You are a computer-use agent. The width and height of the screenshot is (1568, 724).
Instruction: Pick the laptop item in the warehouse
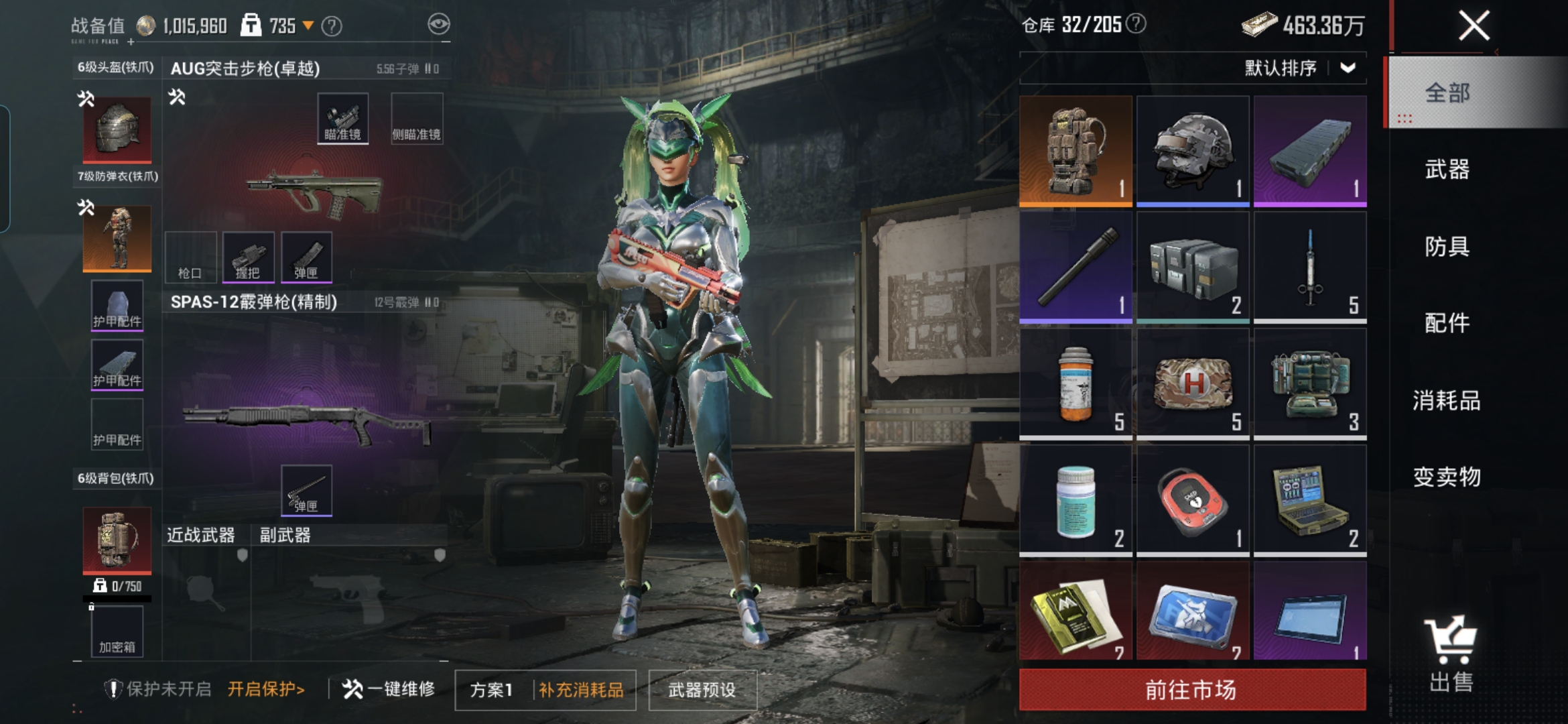(1310, 500)
